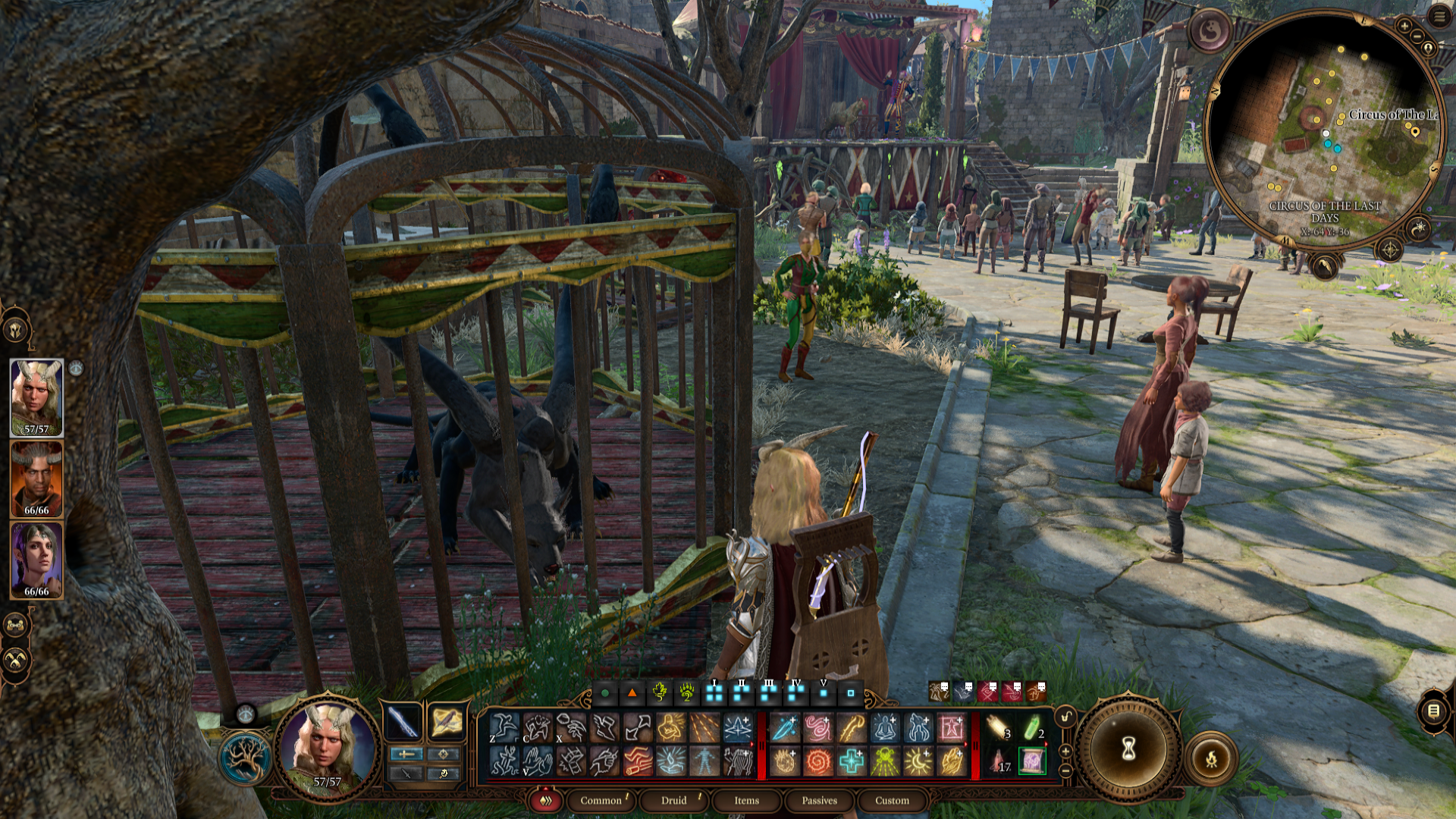Open the game menu with the hamburger button

(x=1439, y=16)
